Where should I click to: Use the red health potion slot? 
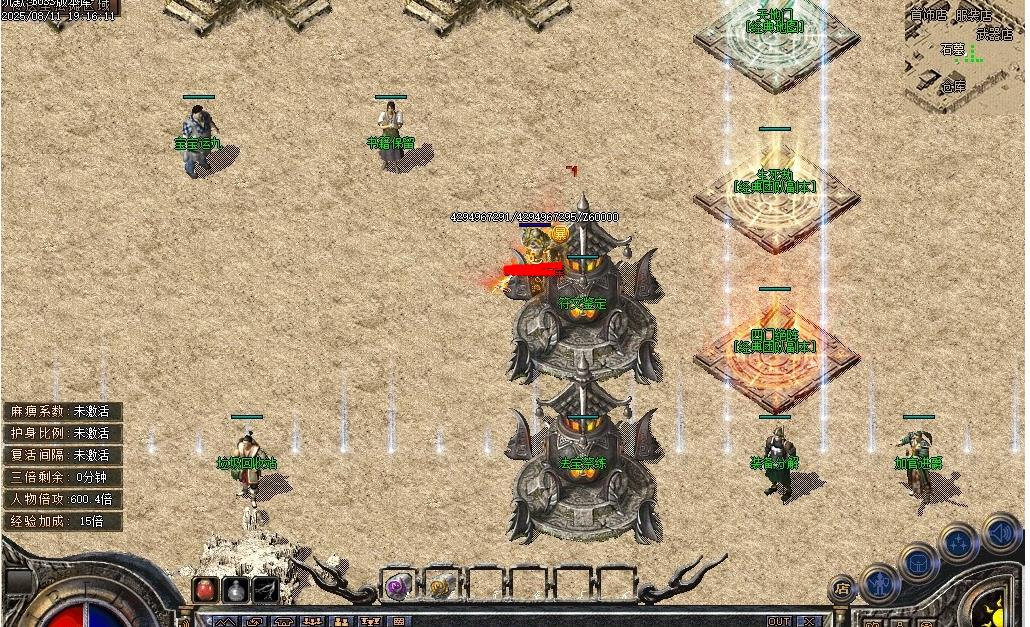coord(206,589)
